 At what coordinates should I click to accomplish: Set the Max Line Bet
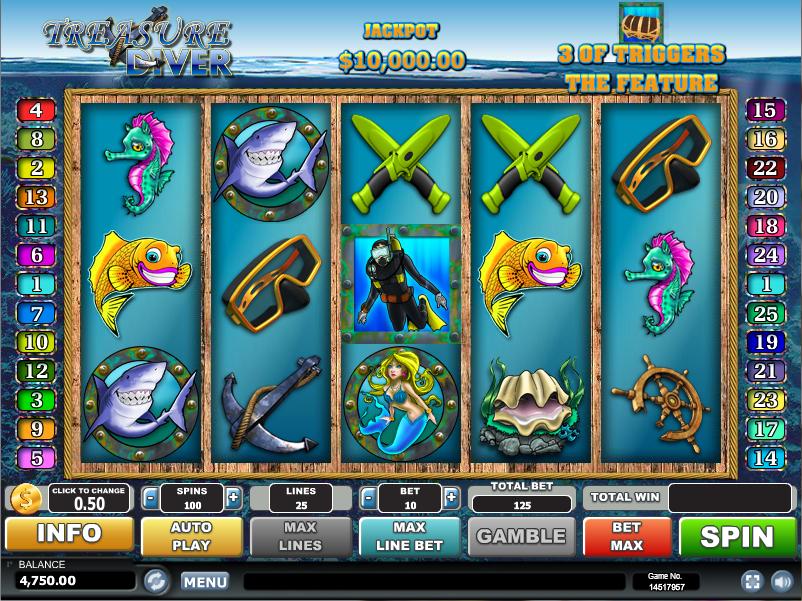pos(409,536)
